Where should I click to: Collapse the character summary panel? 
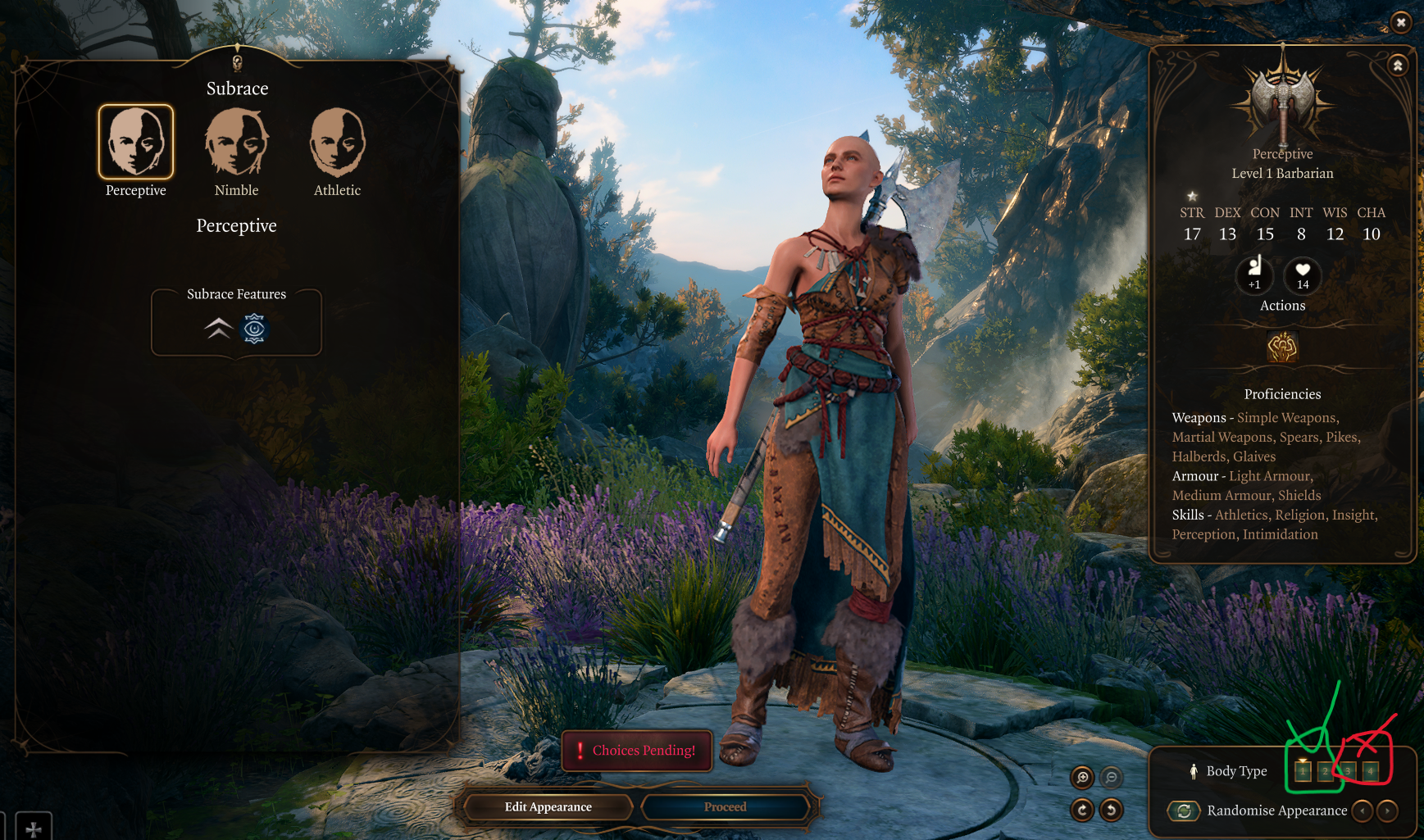click(x=1398, y=65)
